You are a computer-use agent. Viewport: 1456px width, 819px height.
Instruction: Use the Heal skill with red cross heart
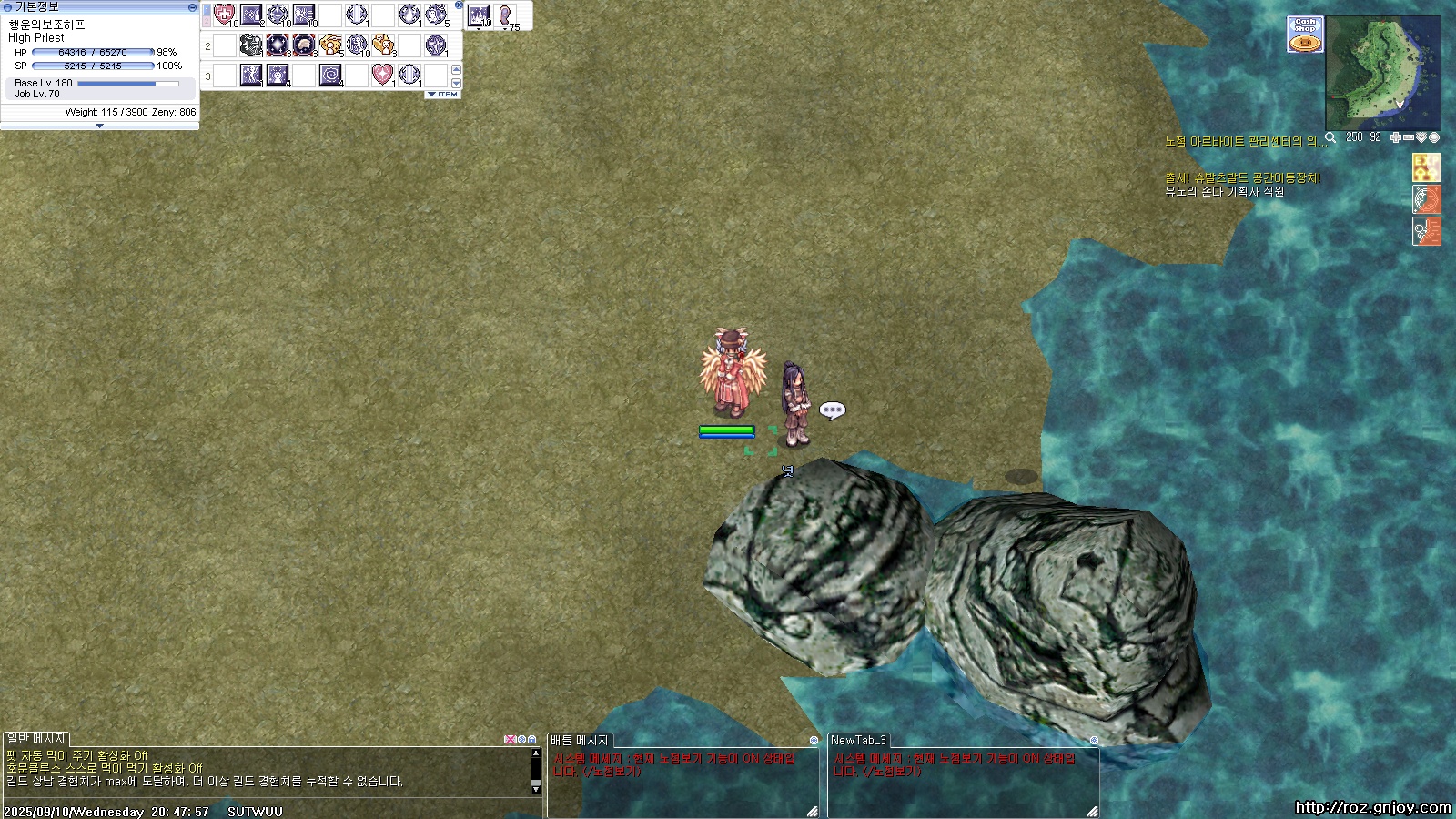(224, 15)
